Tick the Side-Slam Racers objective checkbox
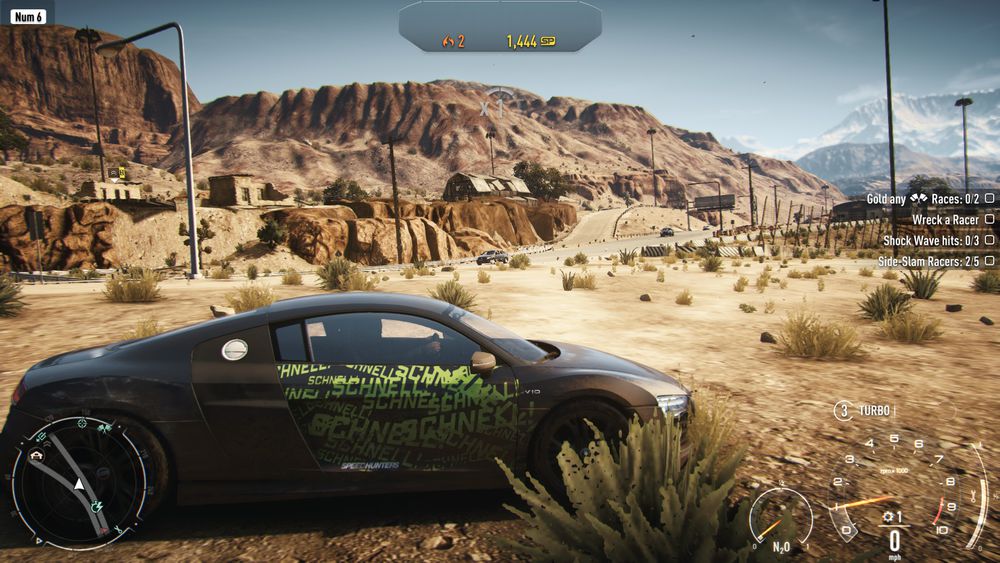 point(989,260)
